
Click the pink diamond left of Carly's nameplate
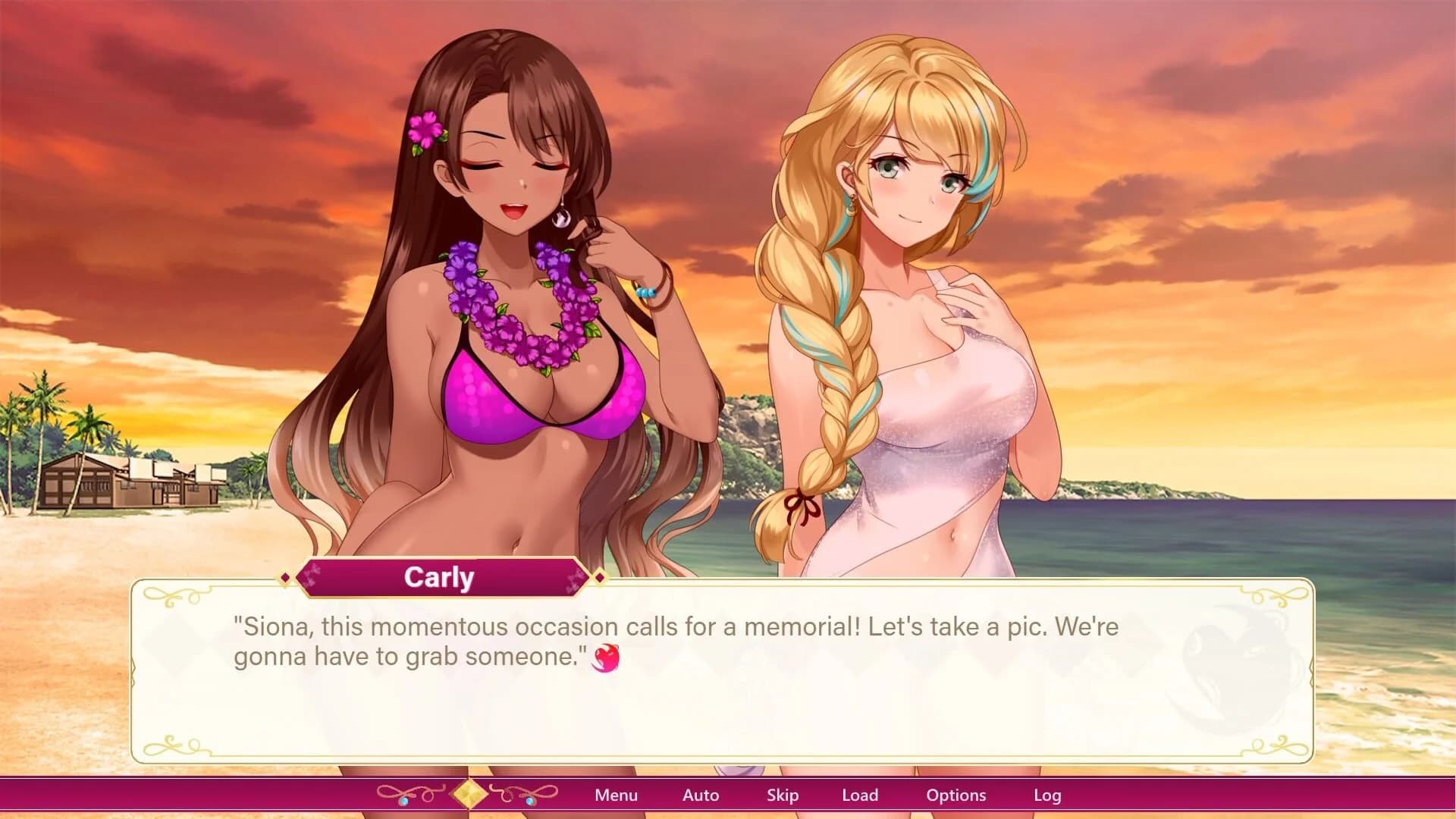tap(285, 577)
